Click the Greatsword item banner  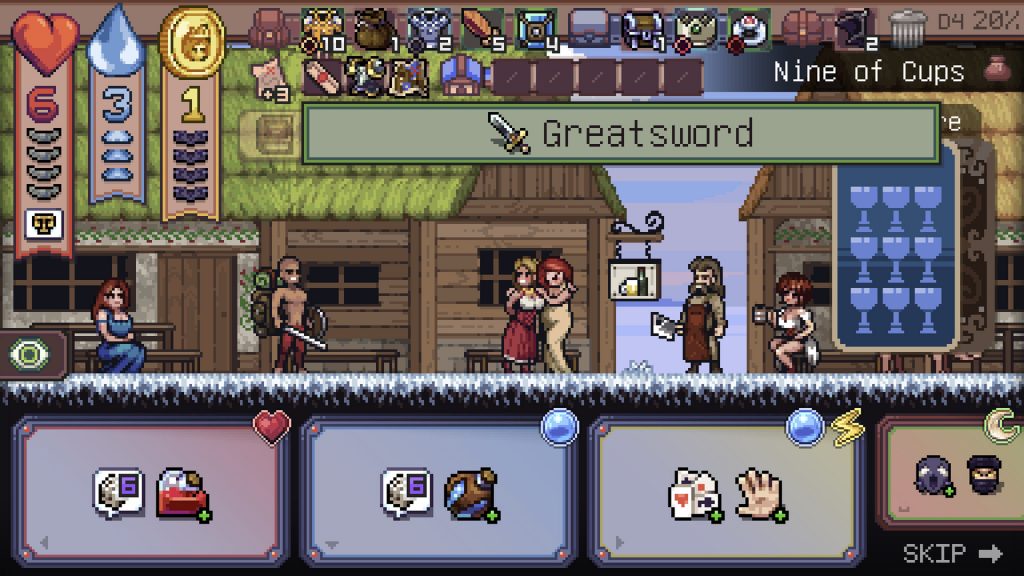pyautogui.click(x=621, y=133)
